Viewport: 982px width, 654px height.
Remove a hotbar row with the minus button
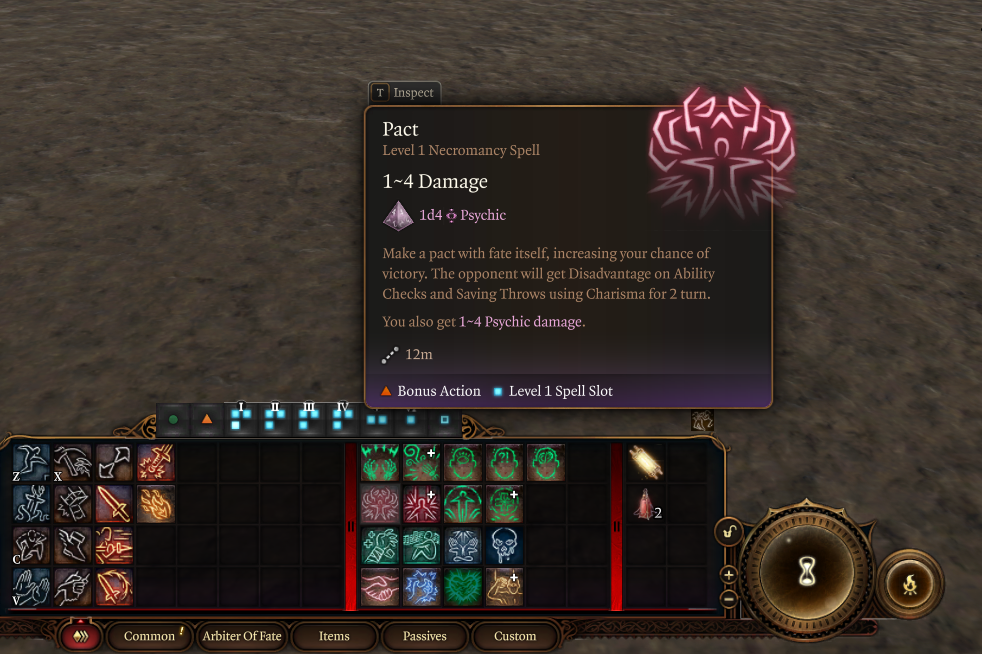pos(728,598)
